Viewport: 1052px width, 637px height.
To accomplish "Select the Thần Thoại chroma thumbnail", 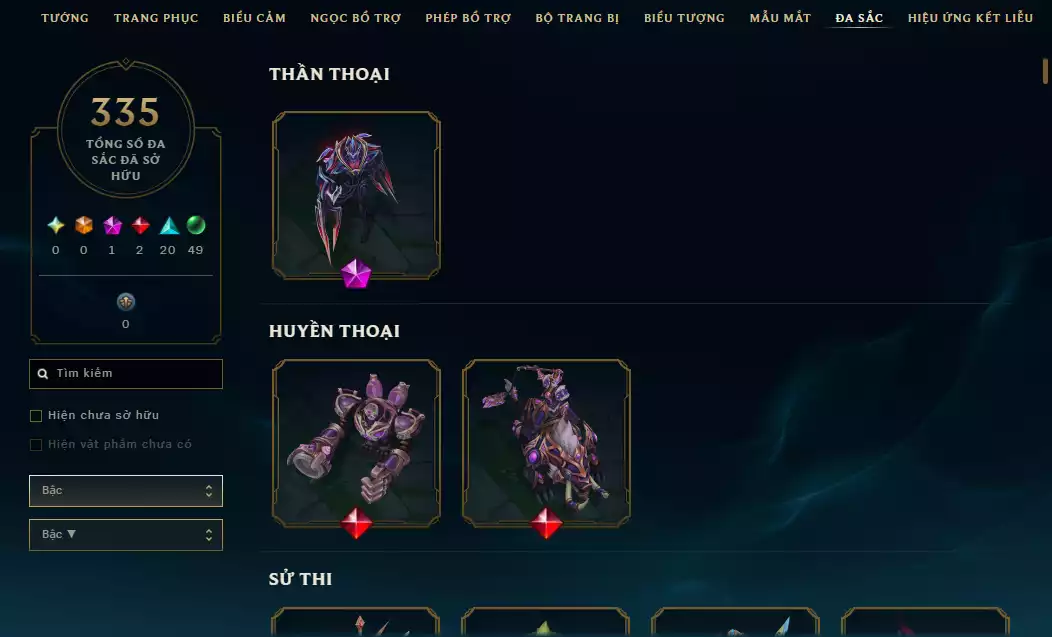I will [356, 195].
